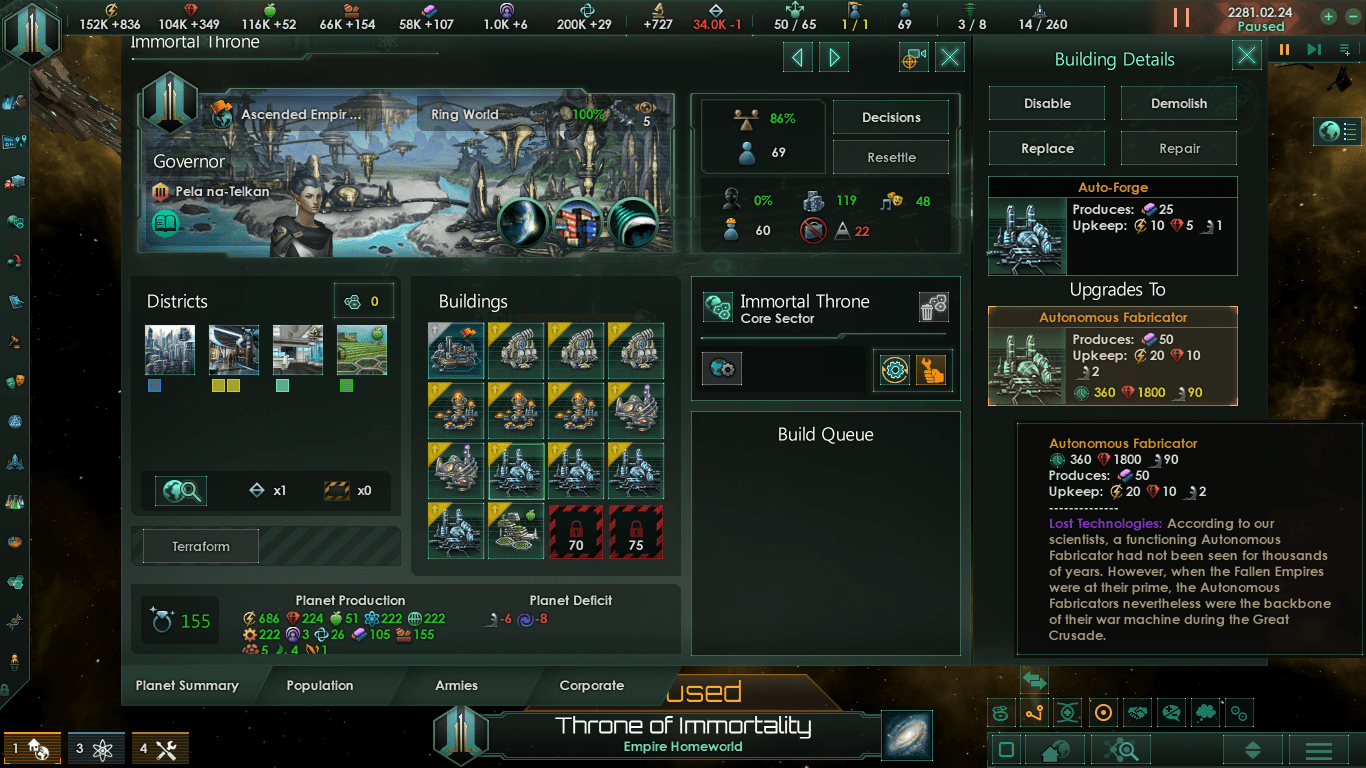This screenshot has height=768, width=1366.
Task: Disable the Auto-Forge building
Action: pyautogui.click(x=1047, y=103)
